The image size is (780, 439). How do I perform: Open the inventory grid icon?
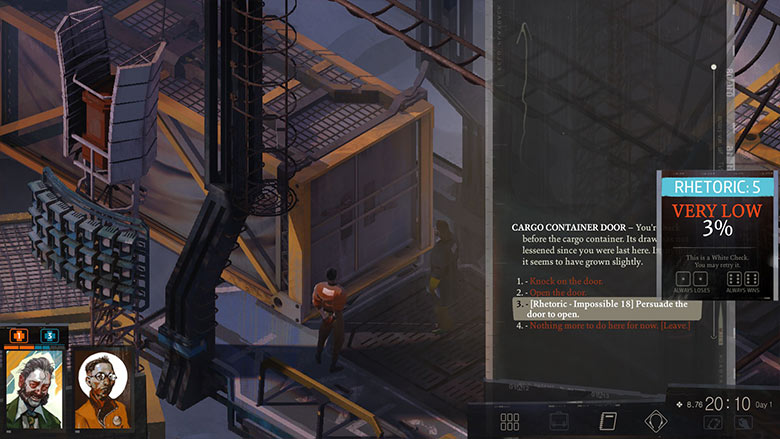[x=509, y=422]
